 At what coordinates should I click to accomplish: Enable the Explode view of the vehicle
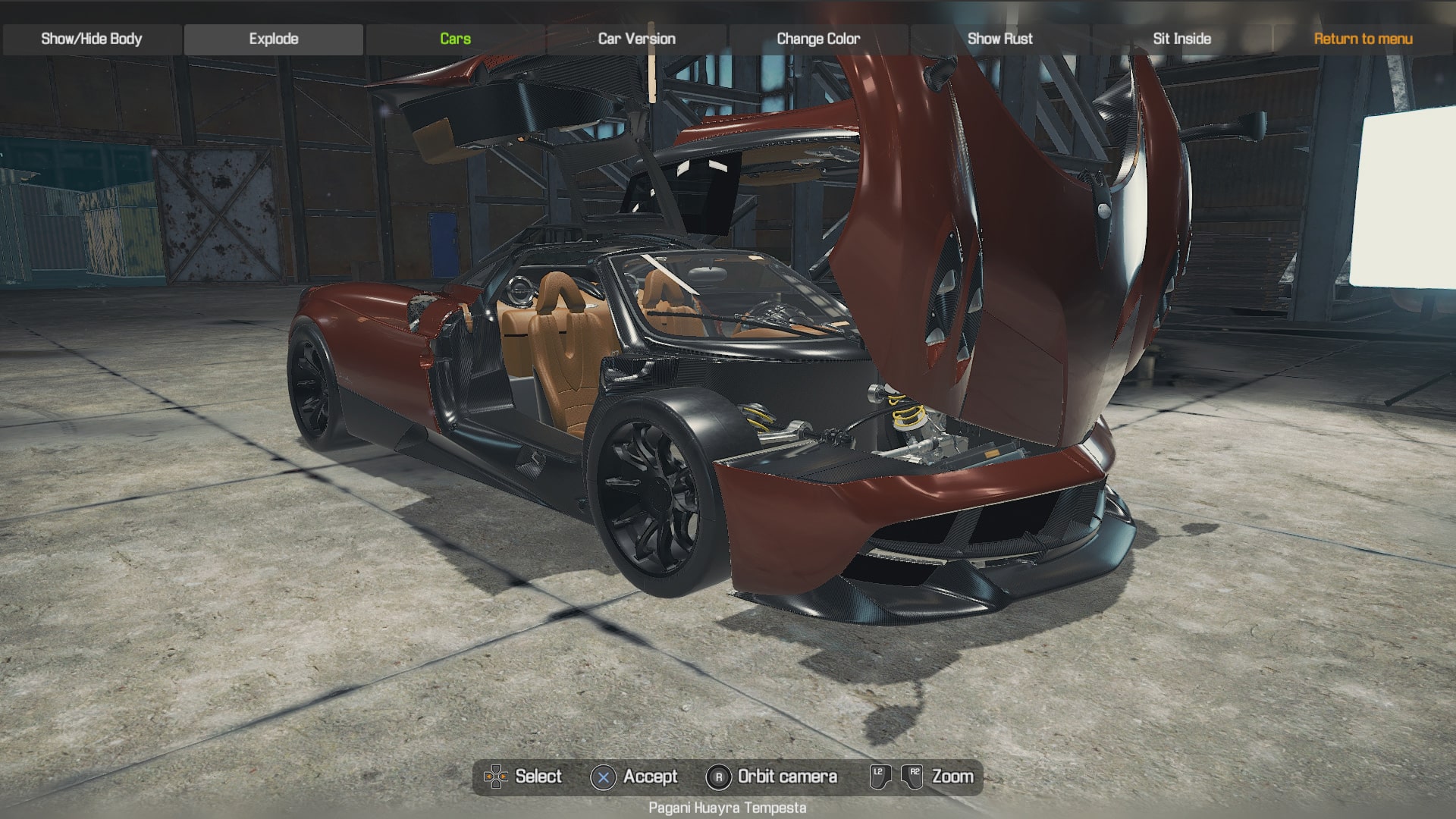click(x=273, y=38)
